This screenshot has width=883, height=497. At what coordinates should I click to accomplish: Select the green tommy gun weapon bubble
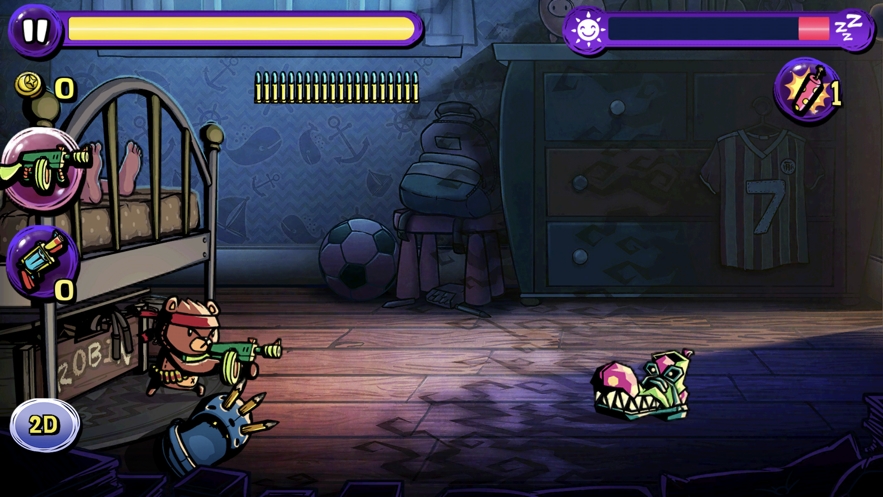(42, 168)
